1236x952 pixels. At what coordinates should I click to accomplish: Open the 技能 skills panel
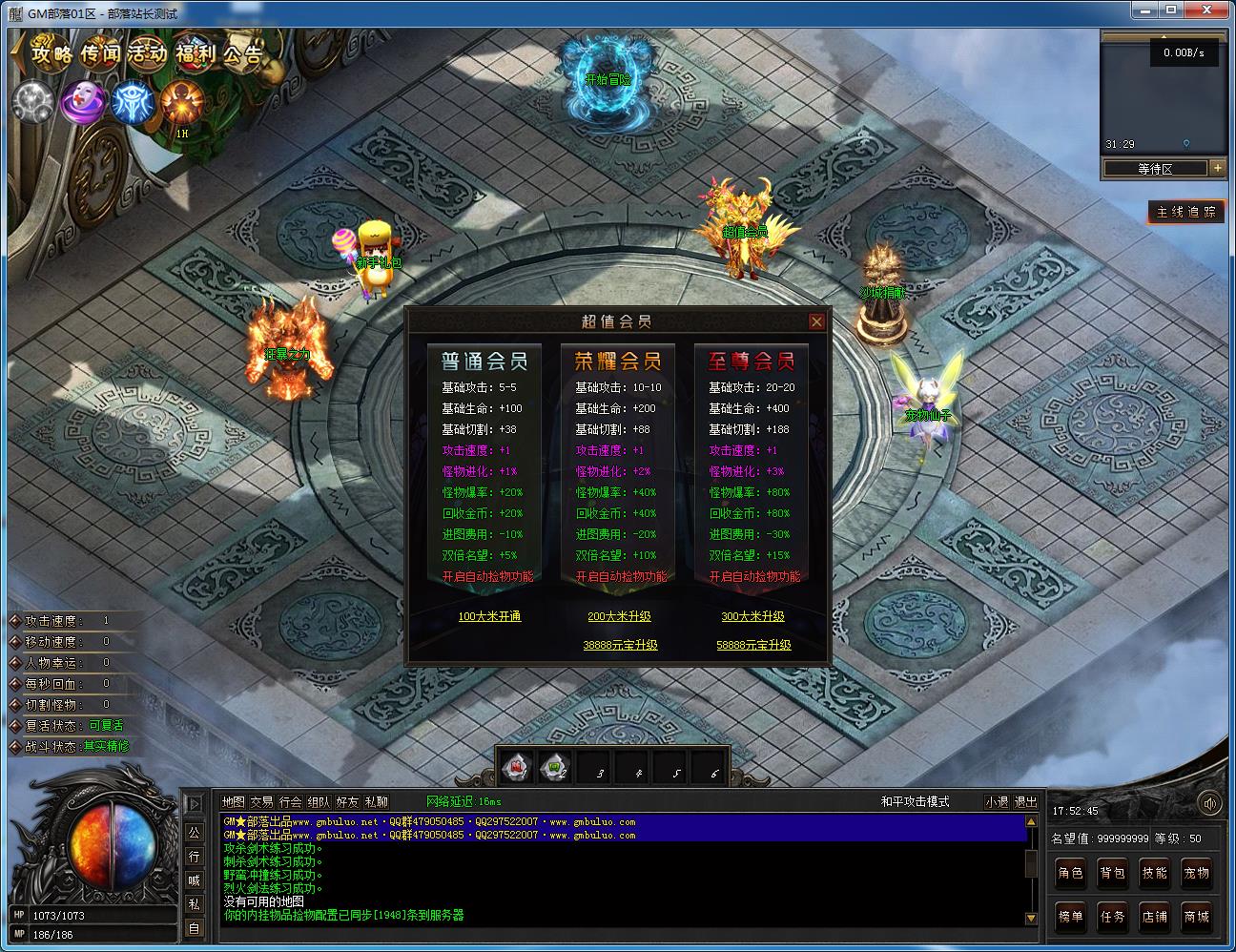click(x=1154, y=873)
